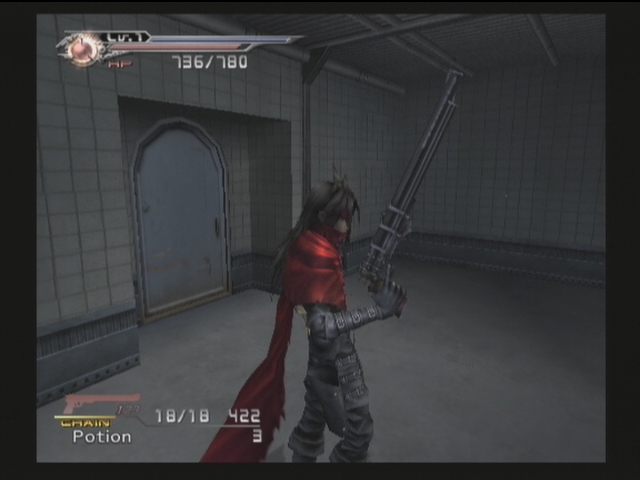Click the handgun weapon icon
This screenshot has width=640, height=480.
click(98, 404)
